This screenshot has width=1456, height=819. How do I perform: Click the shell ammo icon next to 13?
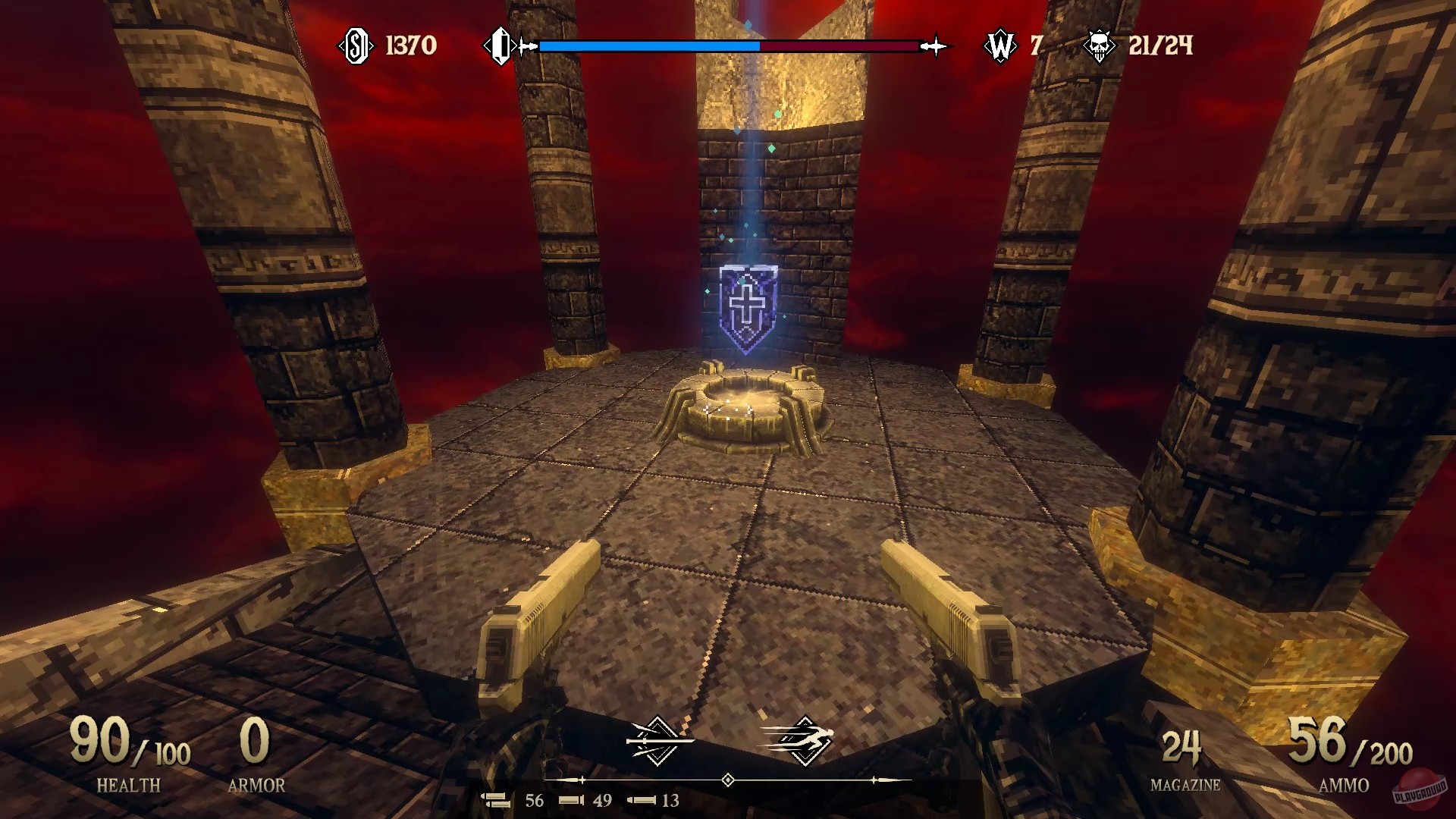pyautogui.click(x=641, y=800)
